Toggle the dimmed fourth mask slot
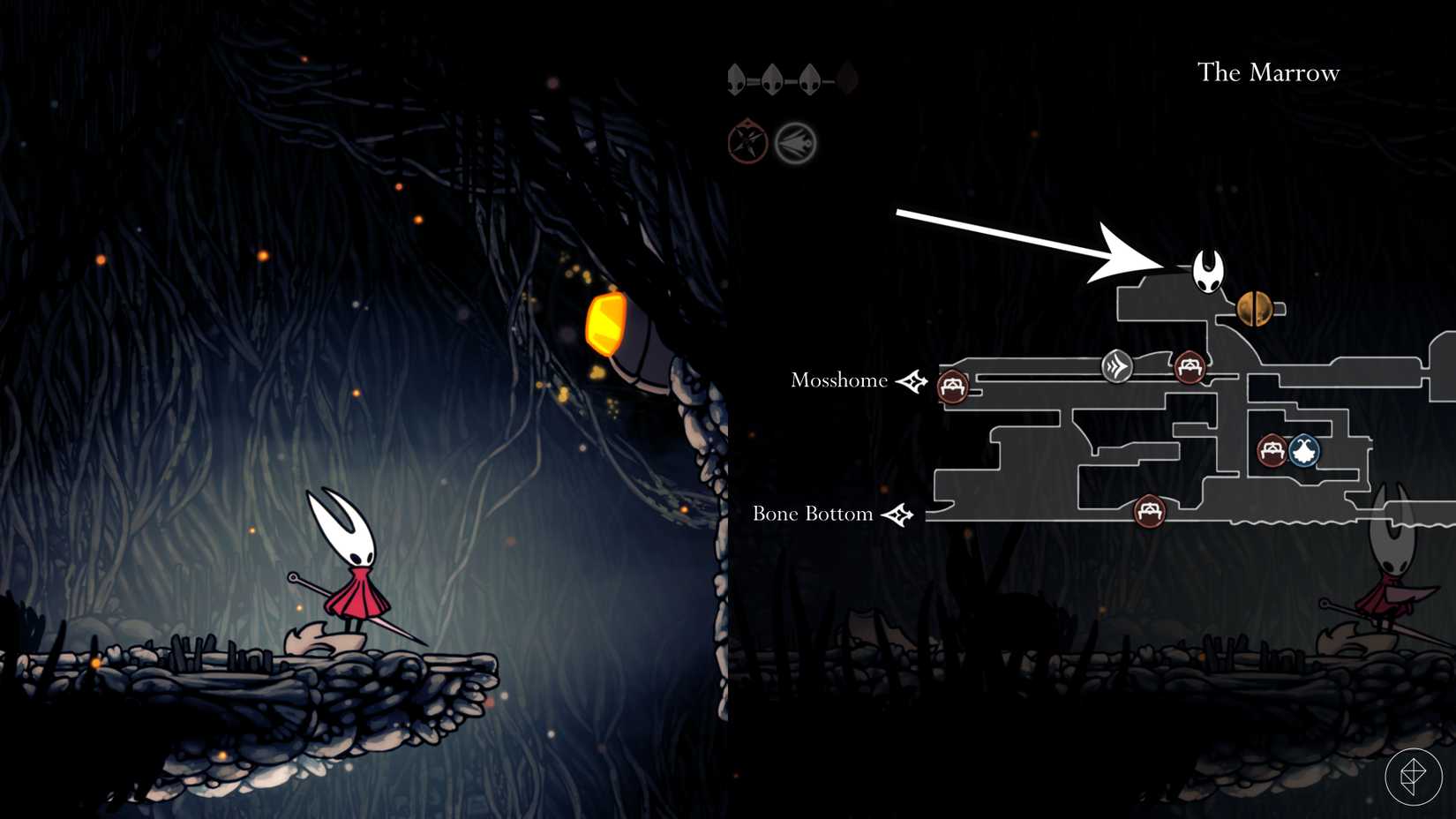 (845, 80)
